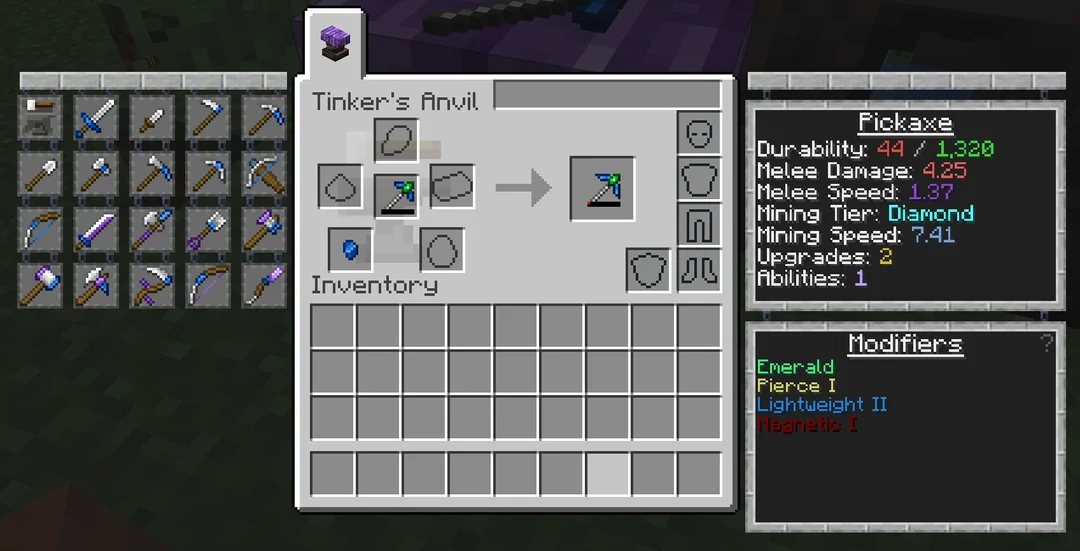Viewport: 1080px width, 551px height.
Task: Select the repair anvil button in tool list
Action: coord(40,118)
